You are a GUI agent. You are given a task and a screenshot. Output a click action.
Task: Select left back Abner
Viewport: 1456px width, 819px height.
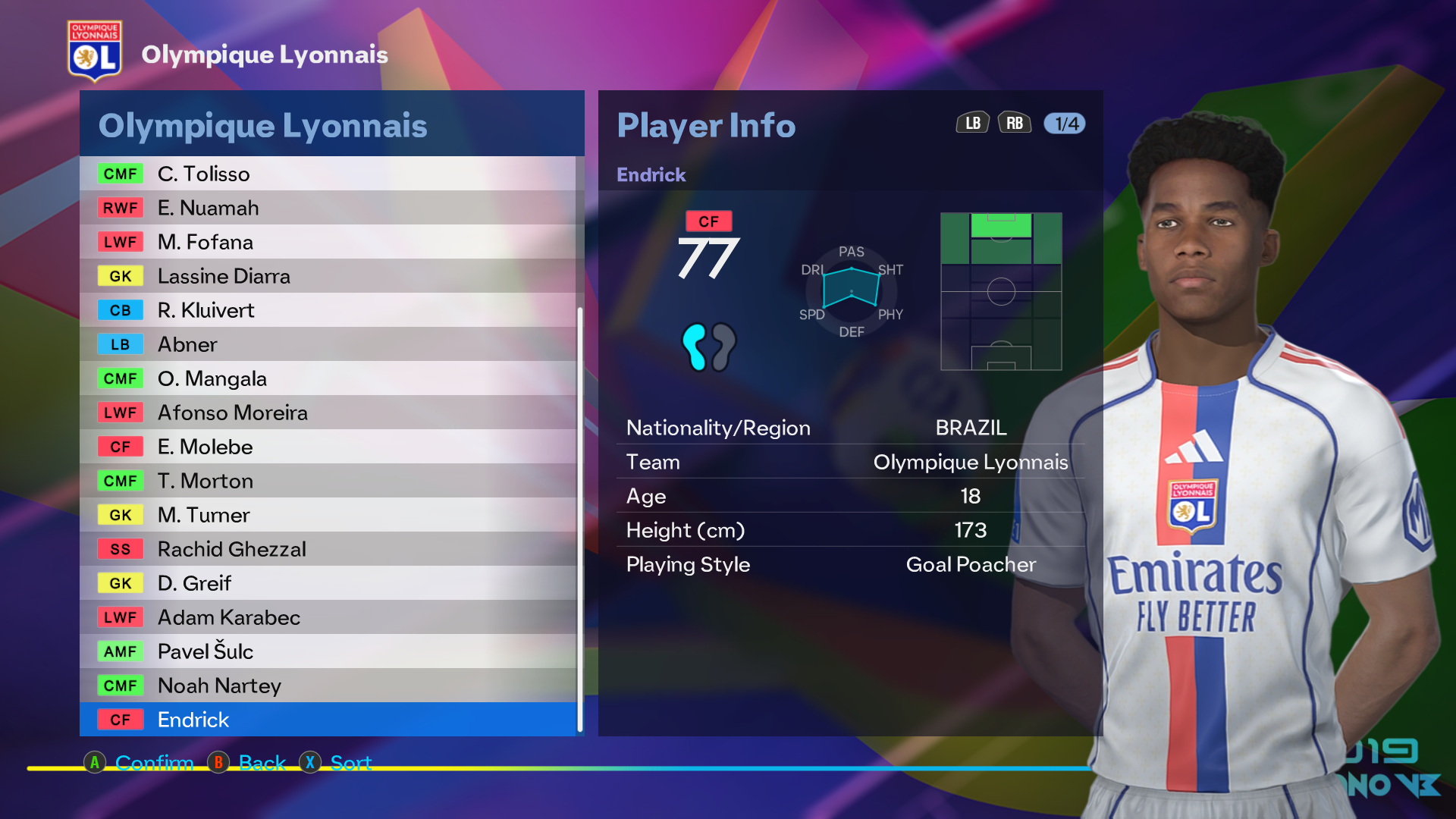(x=328, y=344)
